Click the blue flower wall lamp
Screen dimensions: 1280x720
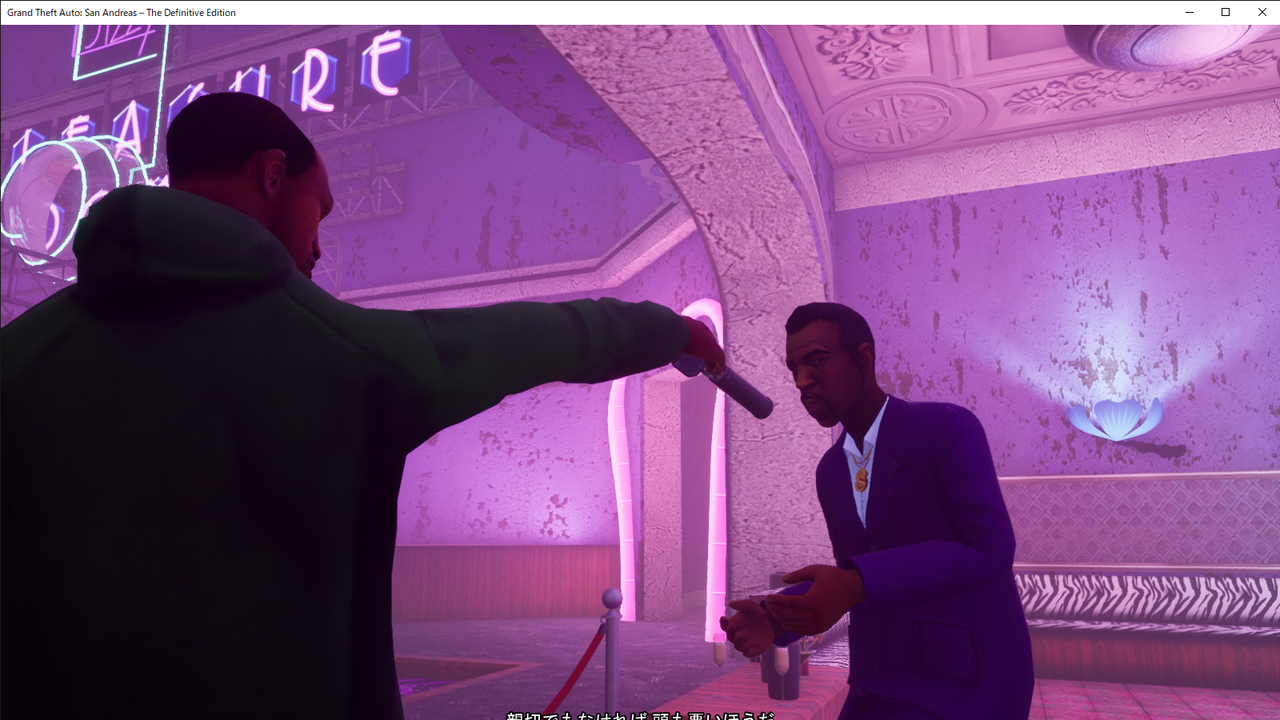pyautogui.click(x=1115, y=420)
